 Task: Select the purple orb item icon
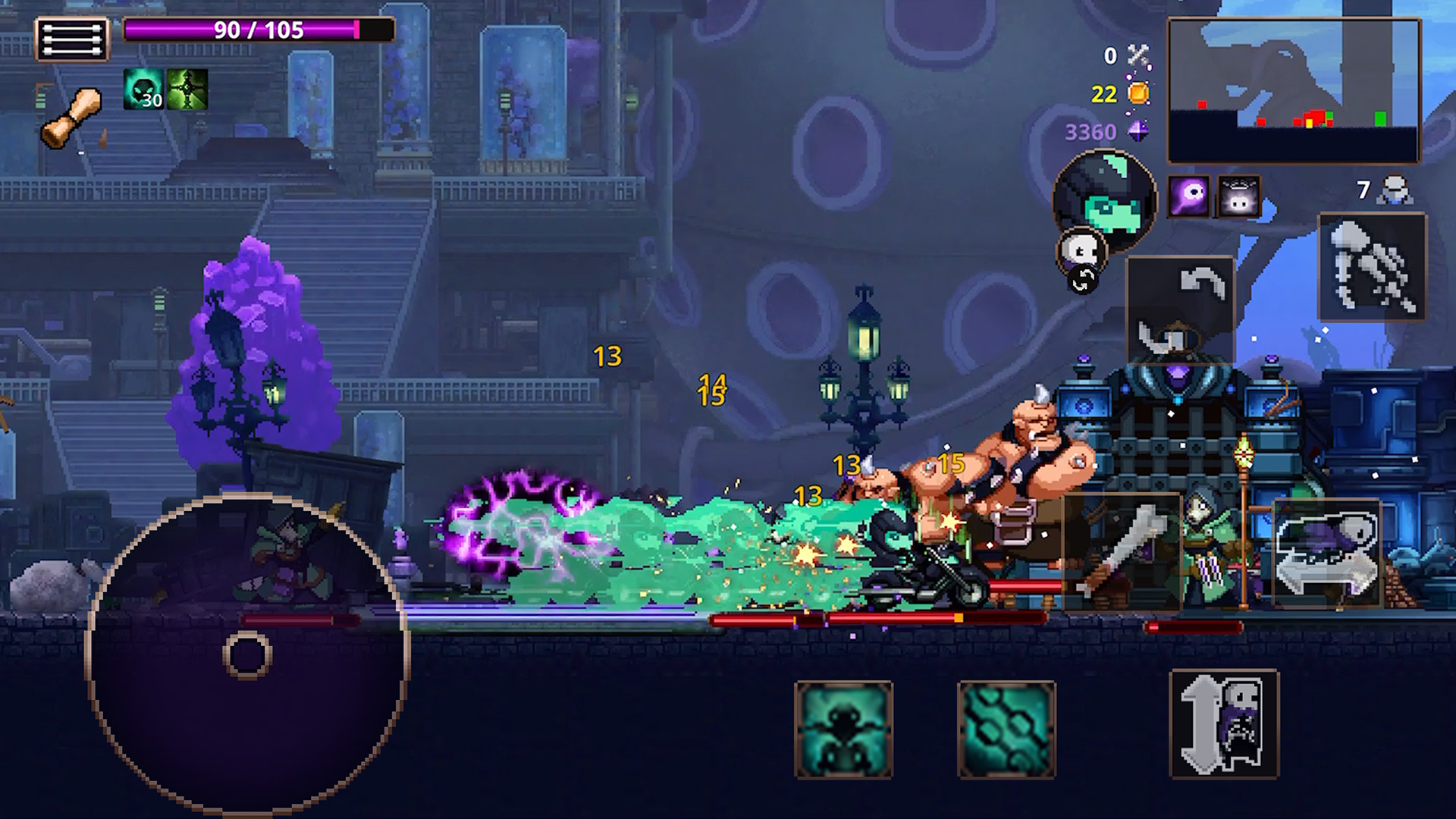coord(1188,197)
